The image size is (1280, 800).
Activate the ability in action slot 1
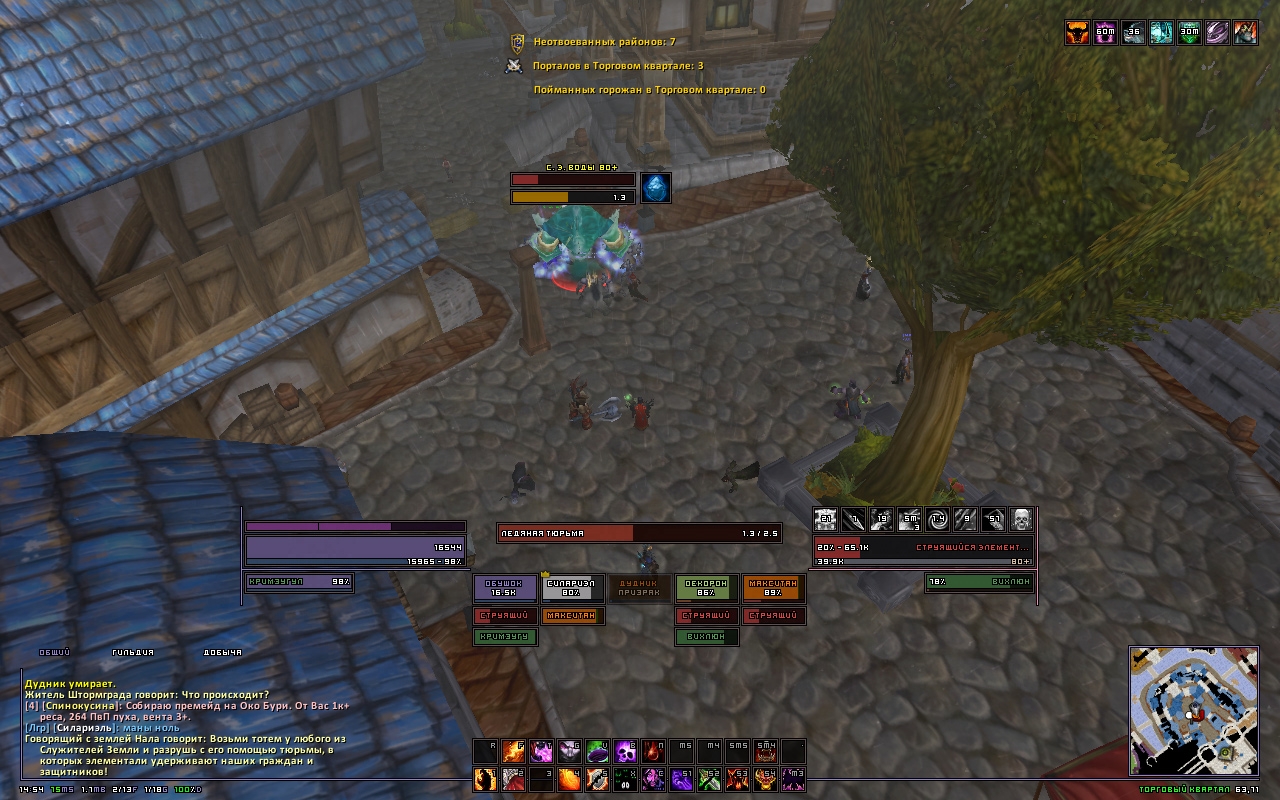pos(485,778)
